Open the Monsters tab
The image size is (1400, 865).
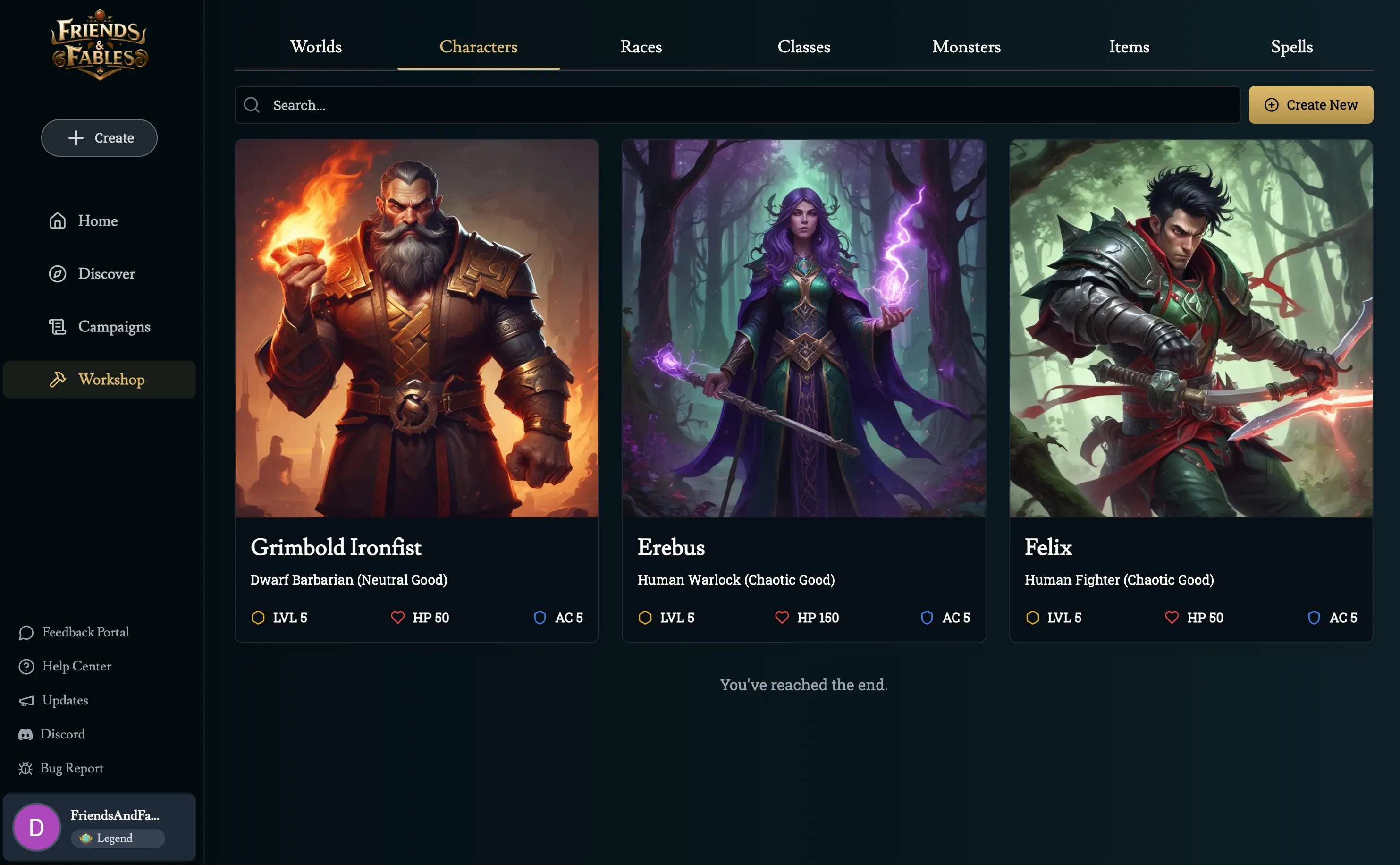point(966,47)
